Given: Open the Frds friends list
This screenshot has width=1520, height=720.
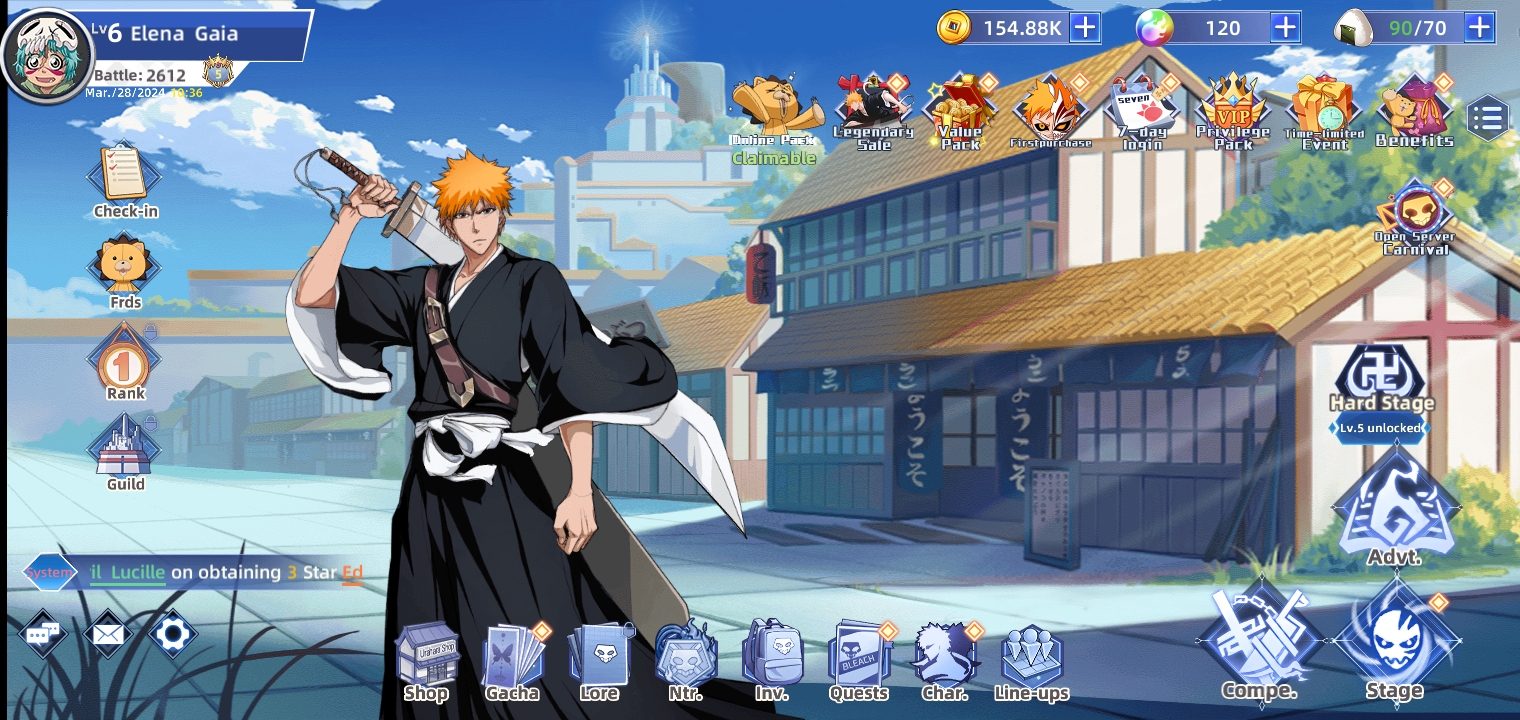Looking at the screenshot, I should click(x=125, y=266).
